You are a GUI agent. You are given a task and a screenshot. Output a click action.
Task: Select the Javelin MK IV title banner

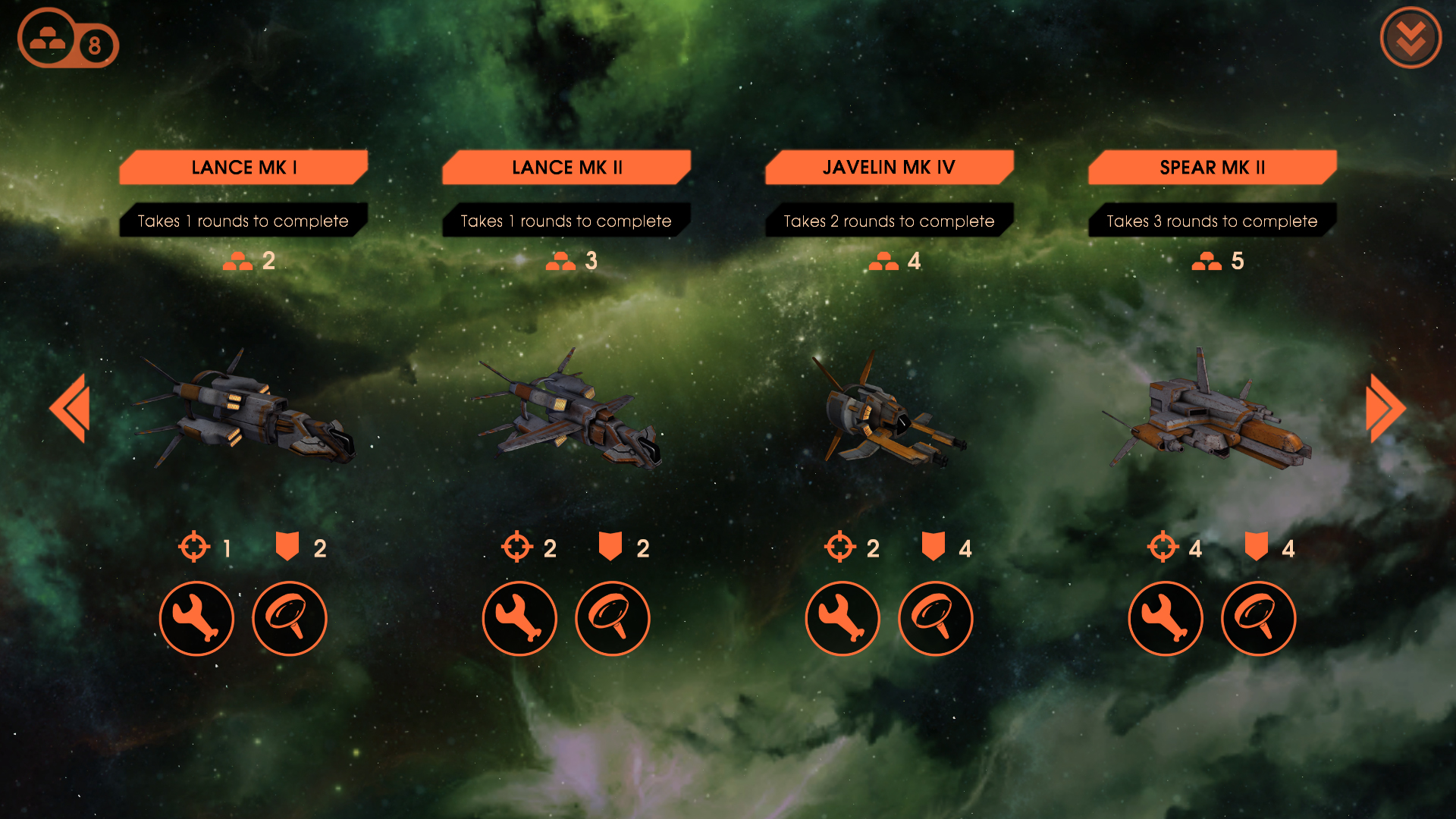pyautogui.click(x=890, y=167)
